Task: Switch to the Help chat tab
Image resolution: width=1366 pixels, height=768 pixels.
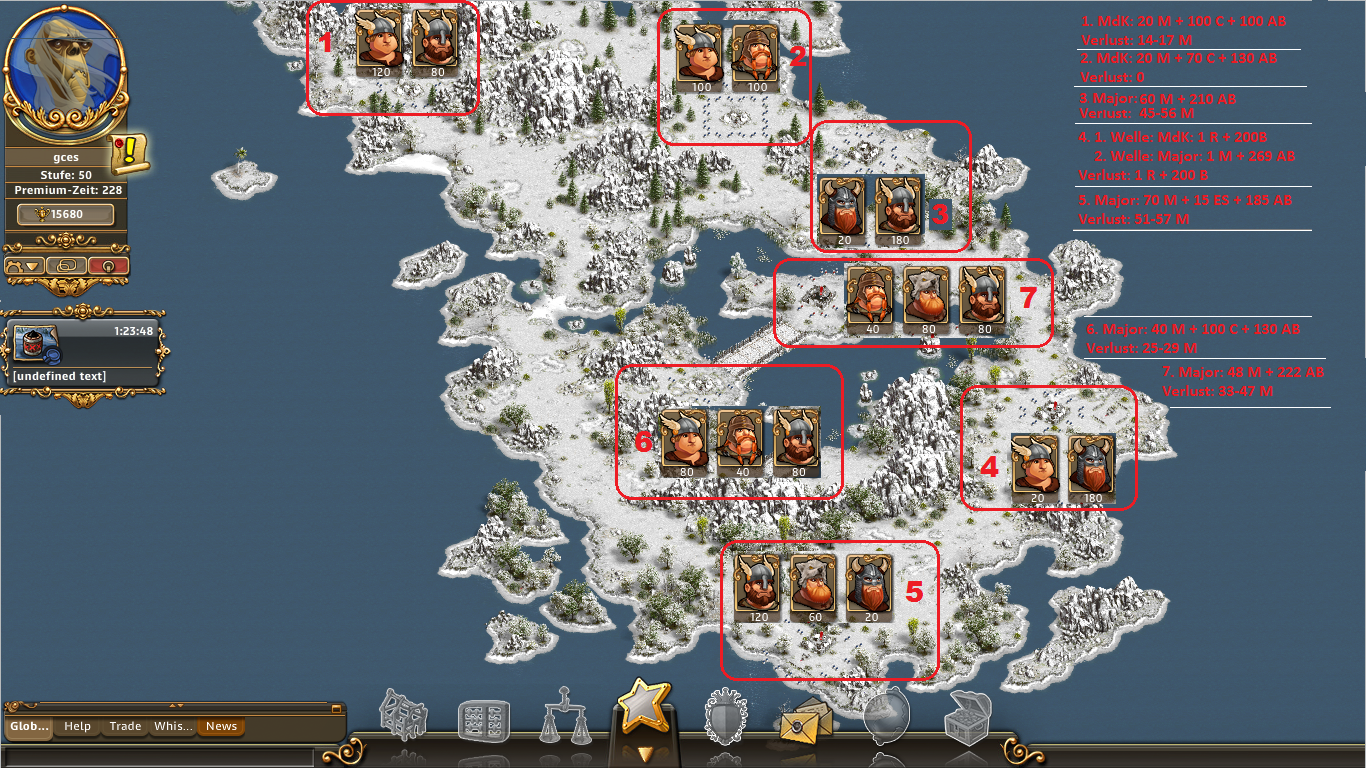Action: [x=77, y=727]
